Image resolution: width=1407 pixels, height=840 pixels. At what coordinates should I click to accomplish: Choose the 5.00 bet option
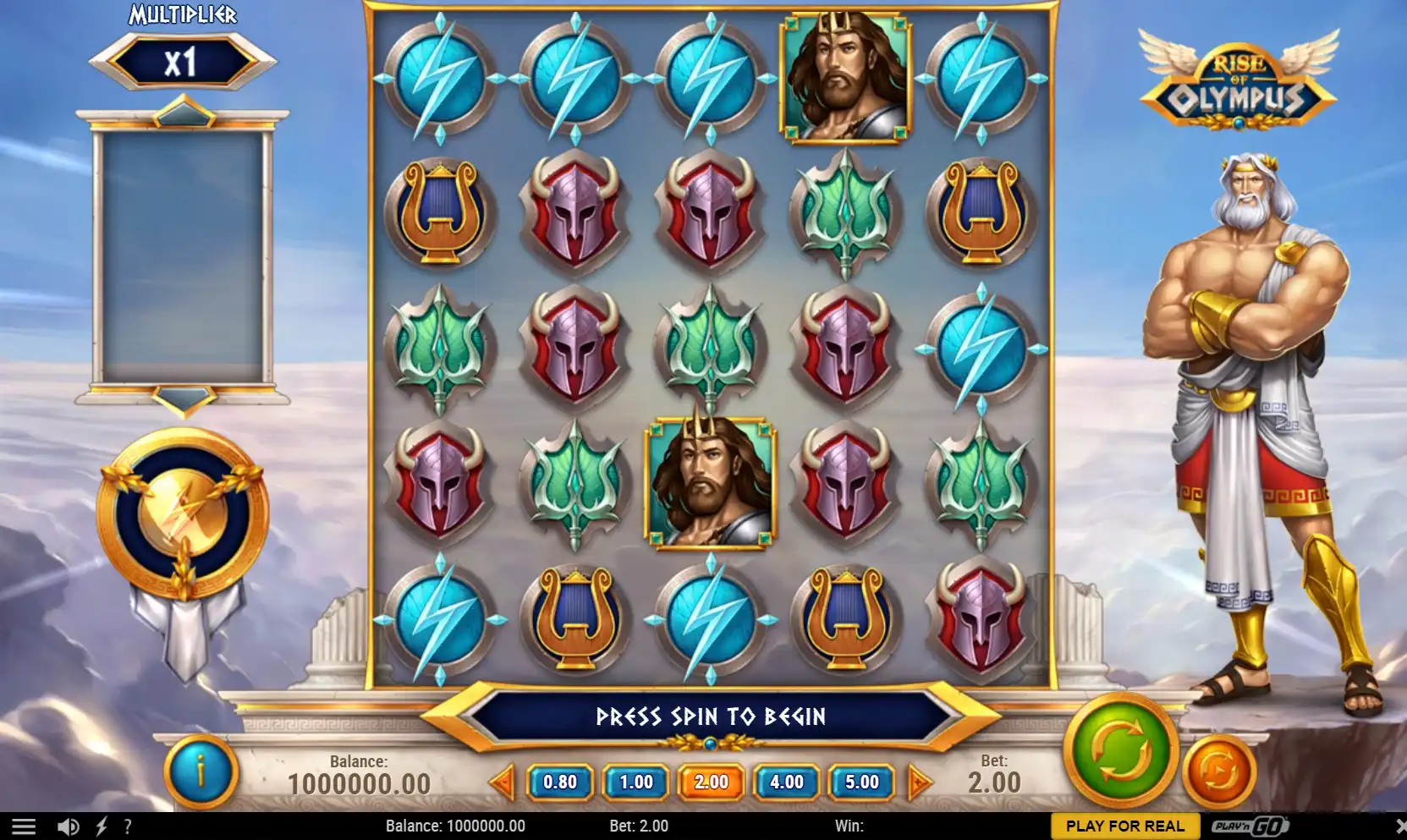pyautogui.click(x=861, y=782)
